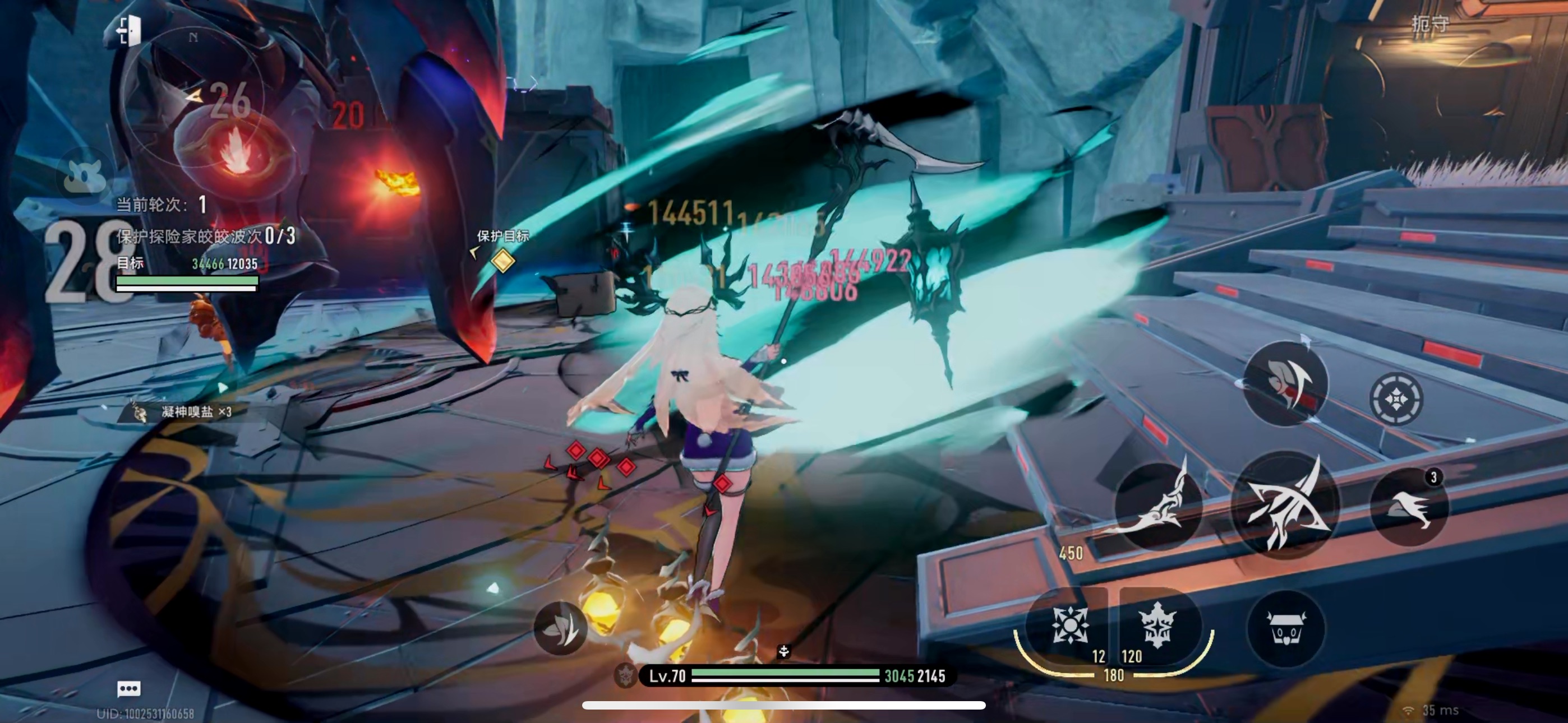The width and height of the screenshot is (1568, 723).
Task: Cast the sunburst skill costing 12
Action: (x=1069, y=625)
